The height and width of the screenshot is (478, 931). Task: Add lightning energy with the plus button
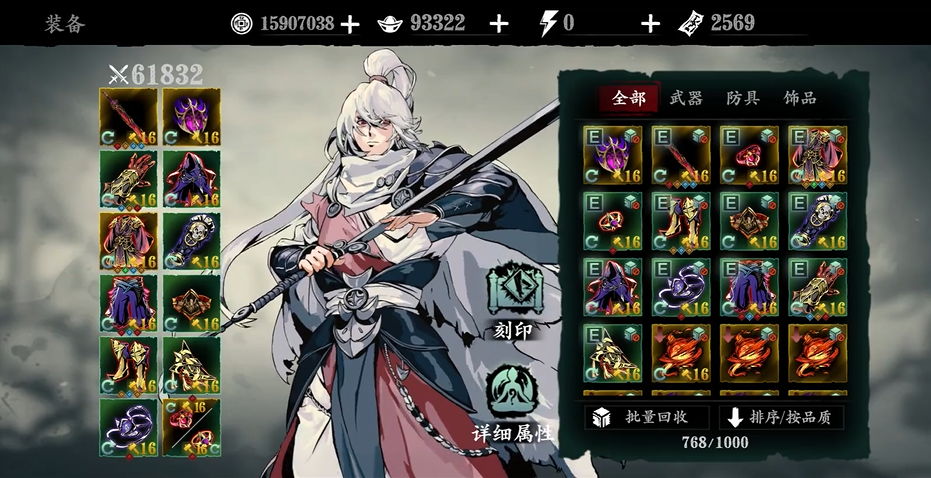tap(650, 24)
